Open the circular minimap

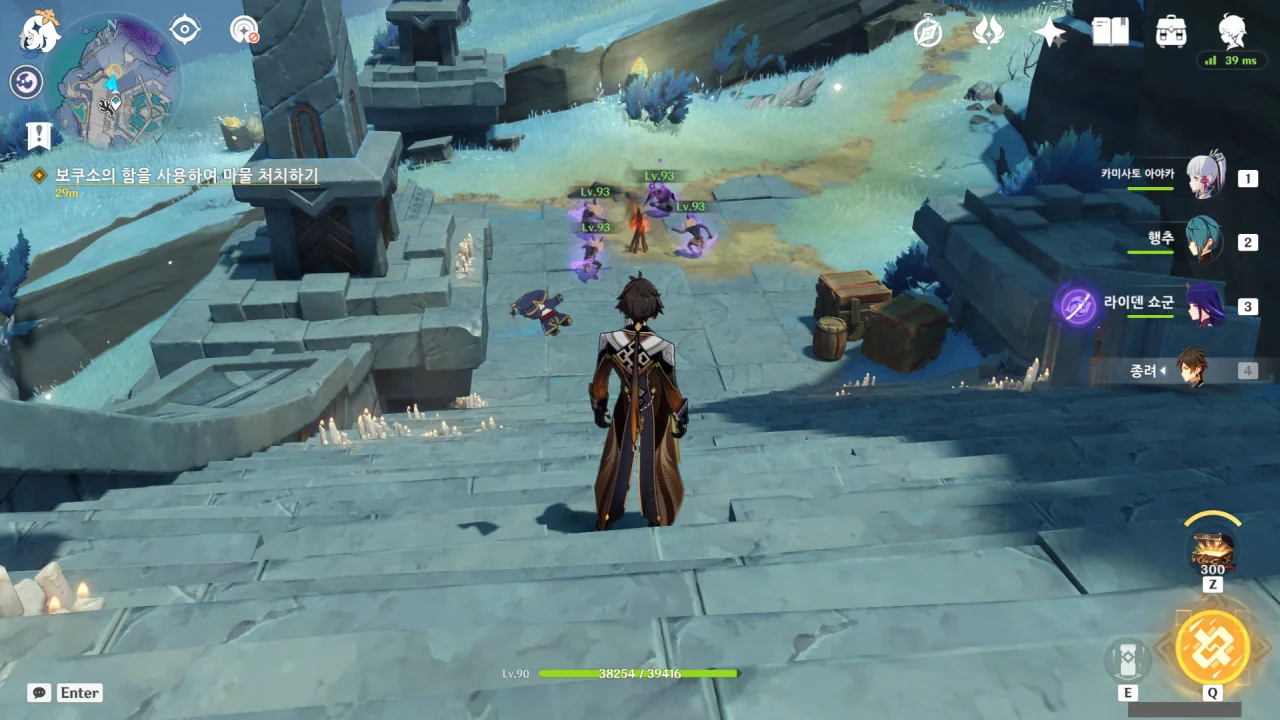pos(112,80)
